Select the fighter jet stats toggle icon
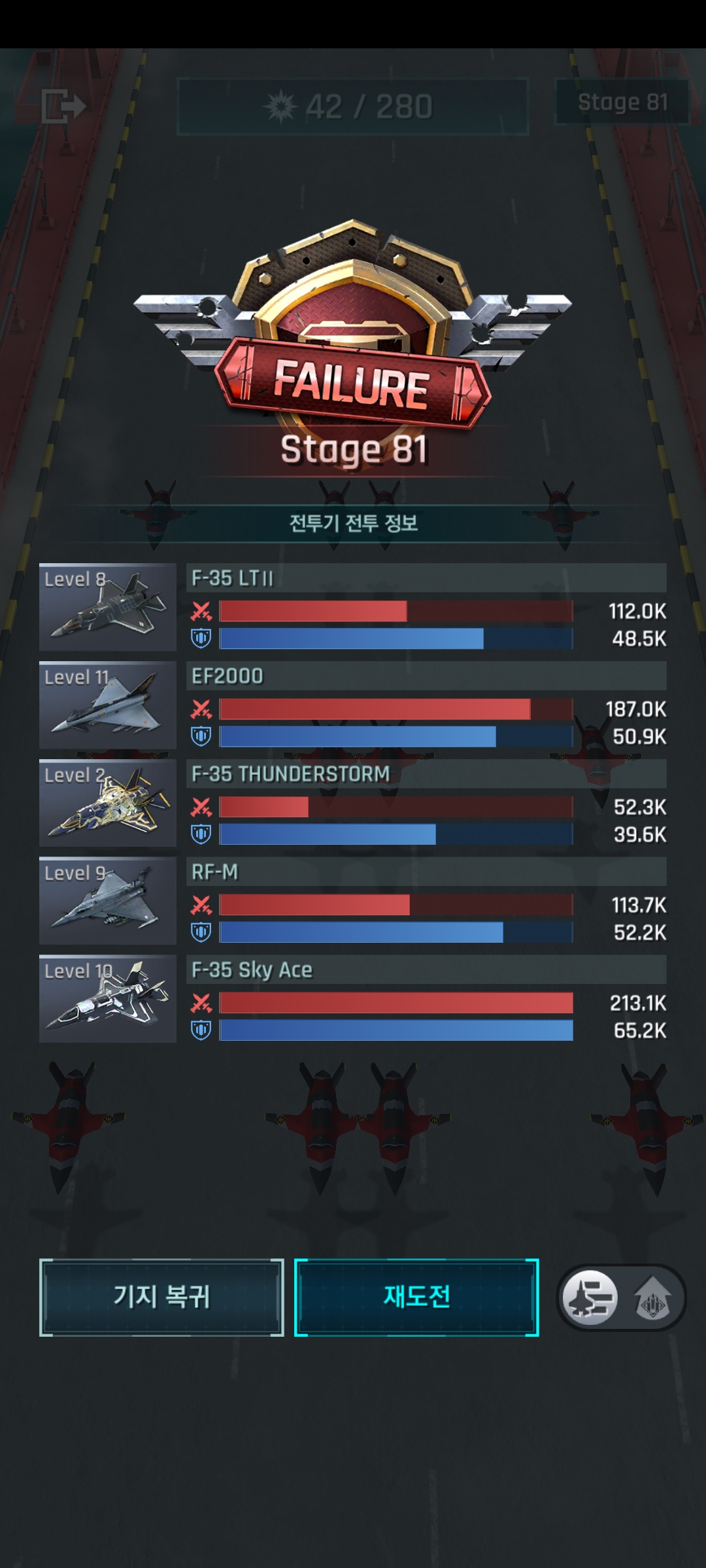Viewport: 706px width, 1568px height. 590,1297
